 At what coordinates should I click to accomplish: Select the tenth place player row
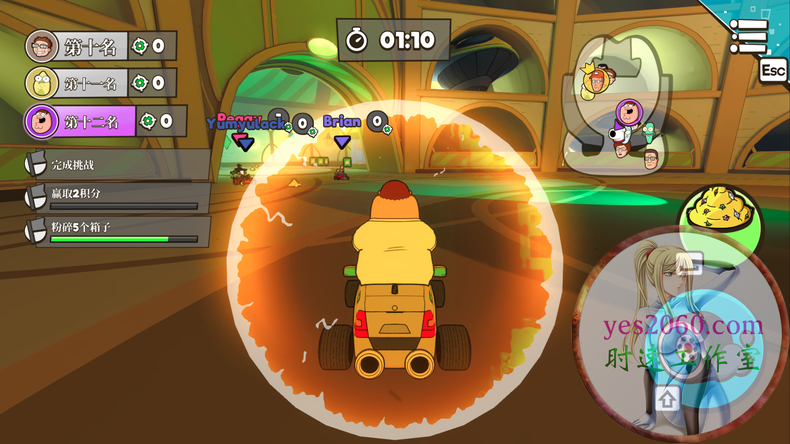(100, 46)
